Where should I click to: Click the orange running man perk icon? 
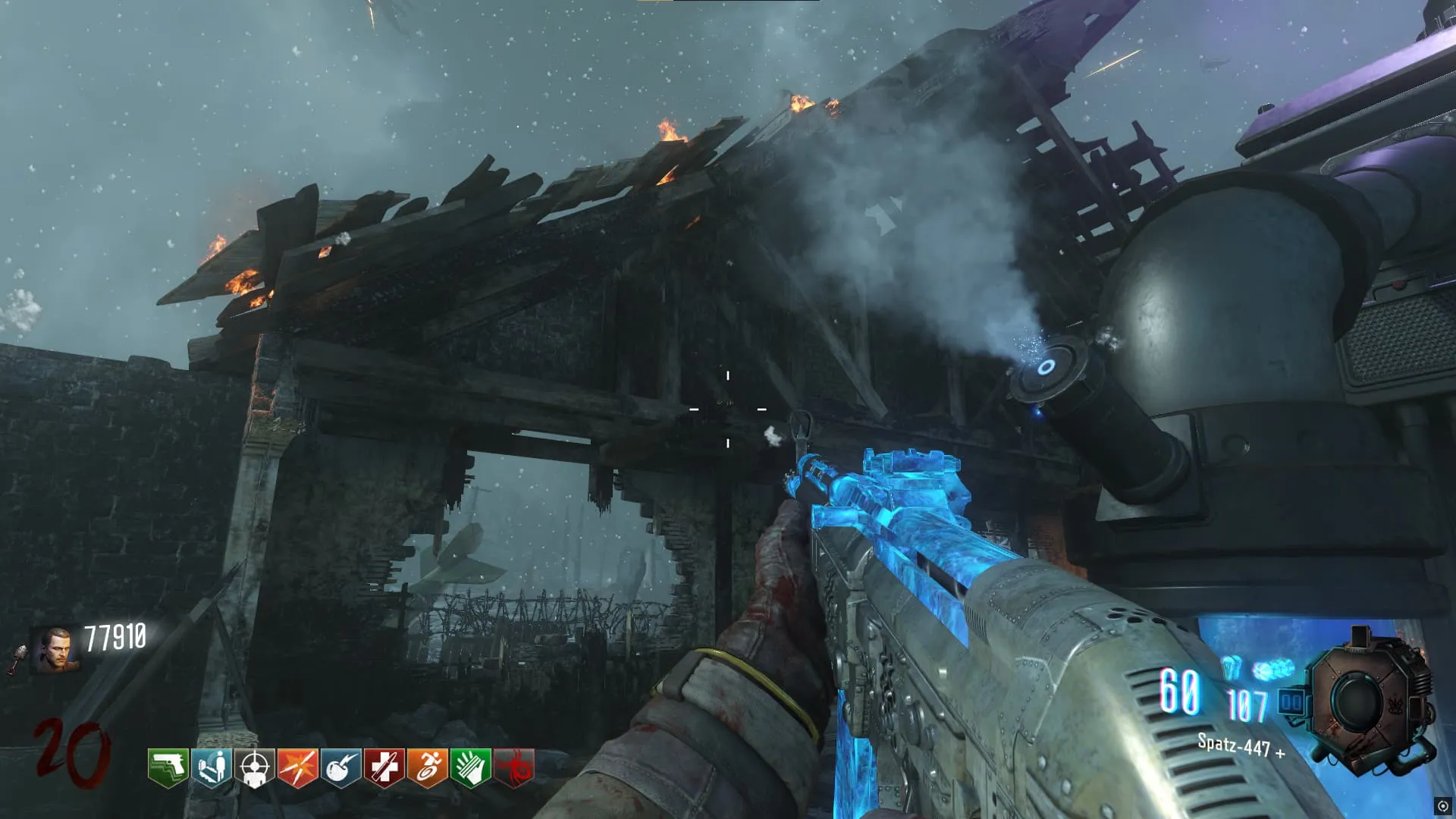(427, 768)
